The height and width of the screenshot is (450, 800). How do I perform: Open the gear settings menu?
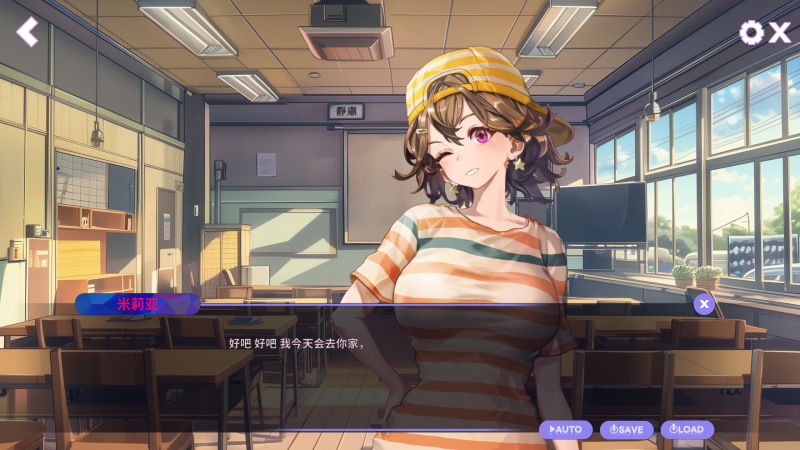coord(750,32)
